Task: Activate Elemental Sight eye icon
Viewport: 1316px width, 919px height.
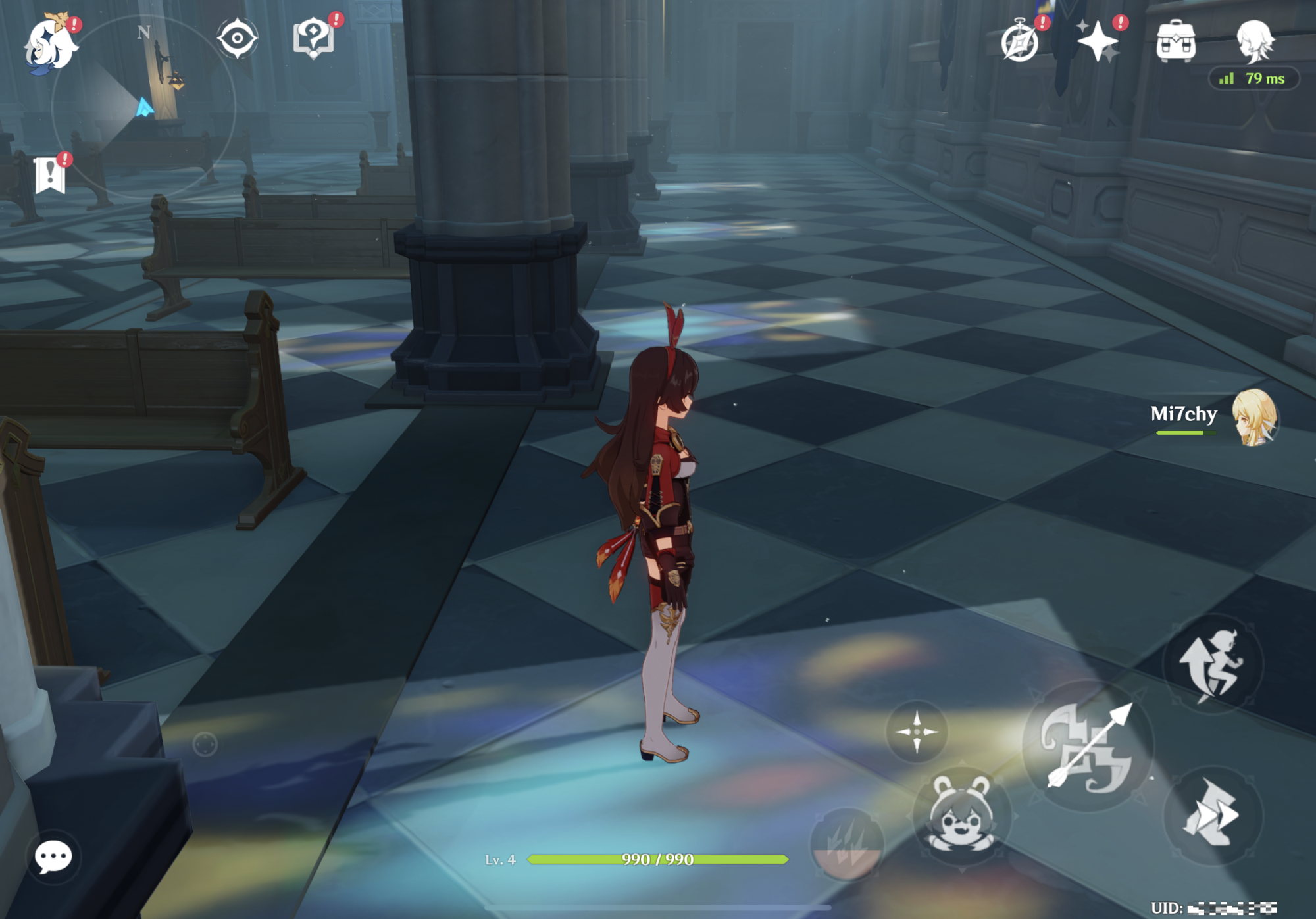Action: [237, 38]
